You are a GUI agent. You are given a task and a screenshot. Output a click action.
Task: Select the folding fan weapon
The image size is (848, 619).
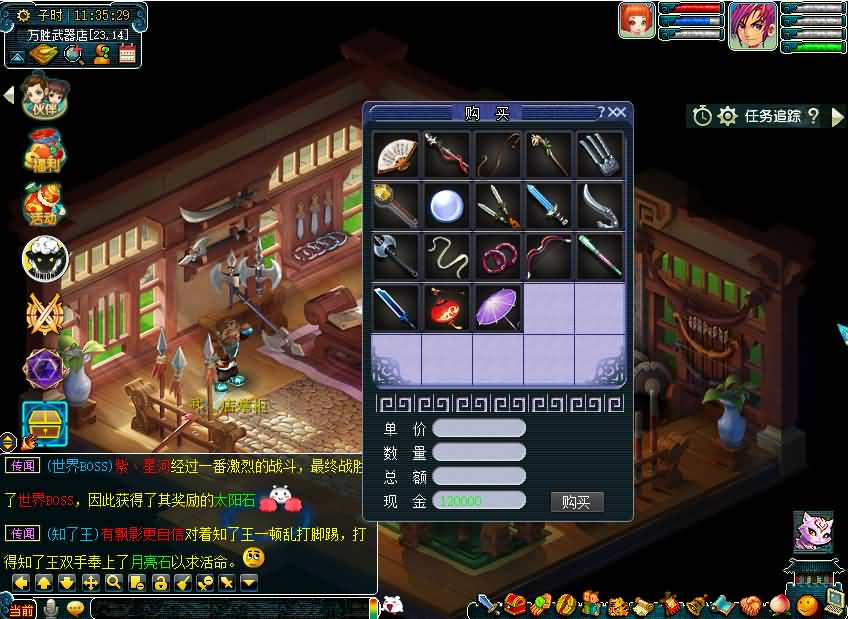pos(397,155)
